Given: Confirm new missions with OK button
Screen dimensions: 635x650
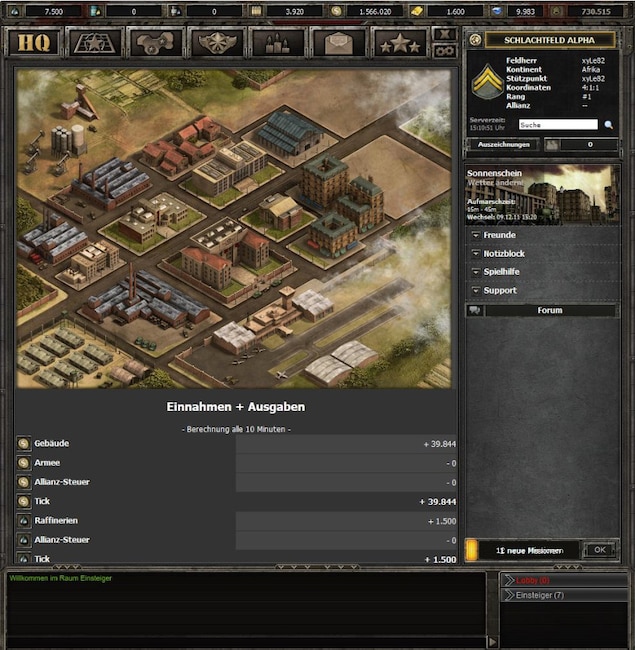Looking at the screenshot, I should 599,550.
